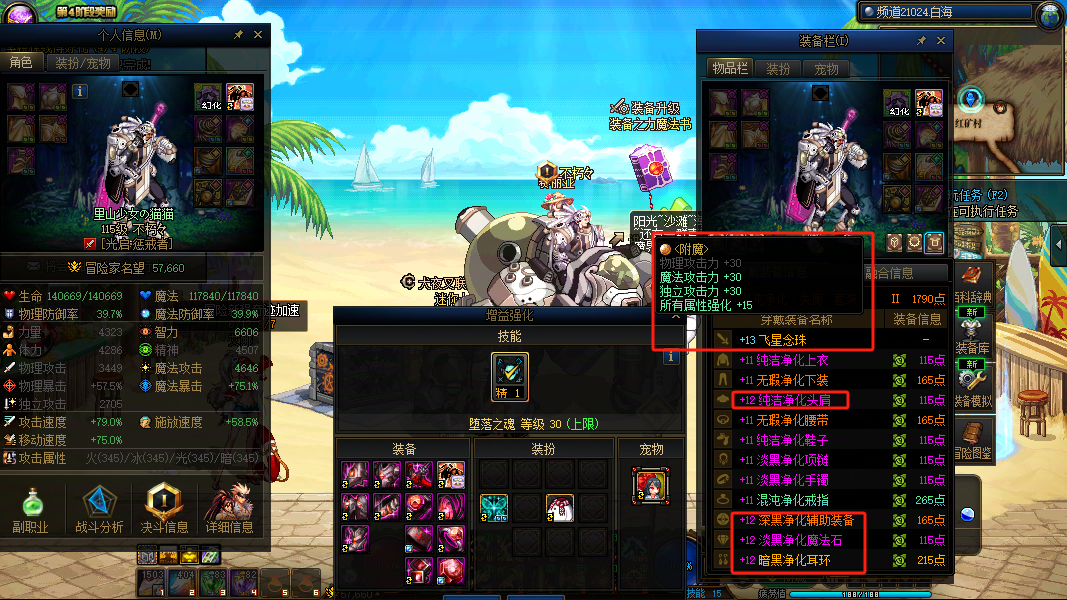Switch to the 宠物 tab in 装备栏

[x=826, y=69]
